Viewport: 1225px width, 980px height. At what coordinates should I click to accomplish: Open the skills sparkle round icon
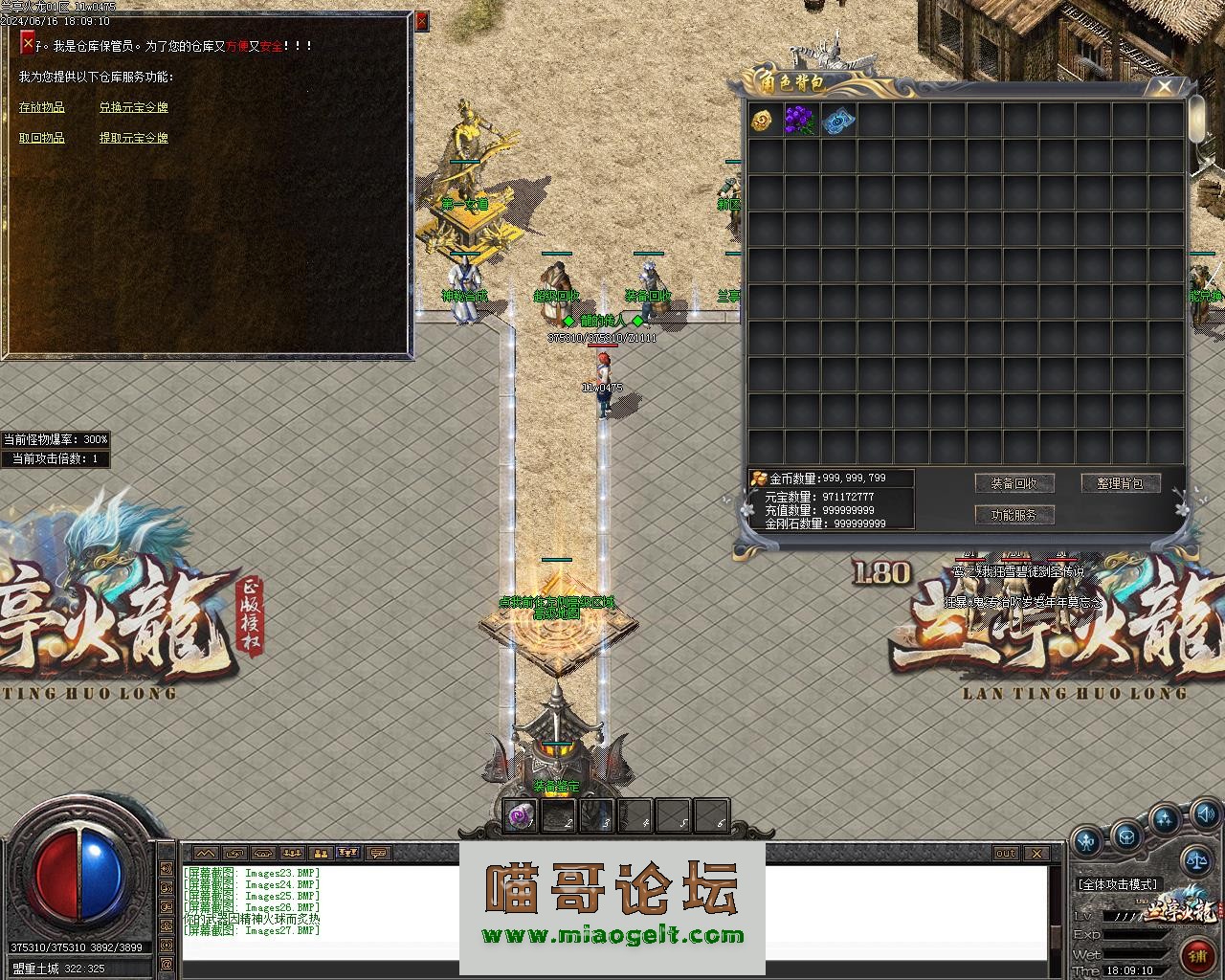pyautogui.click(x=1165, y=820)
